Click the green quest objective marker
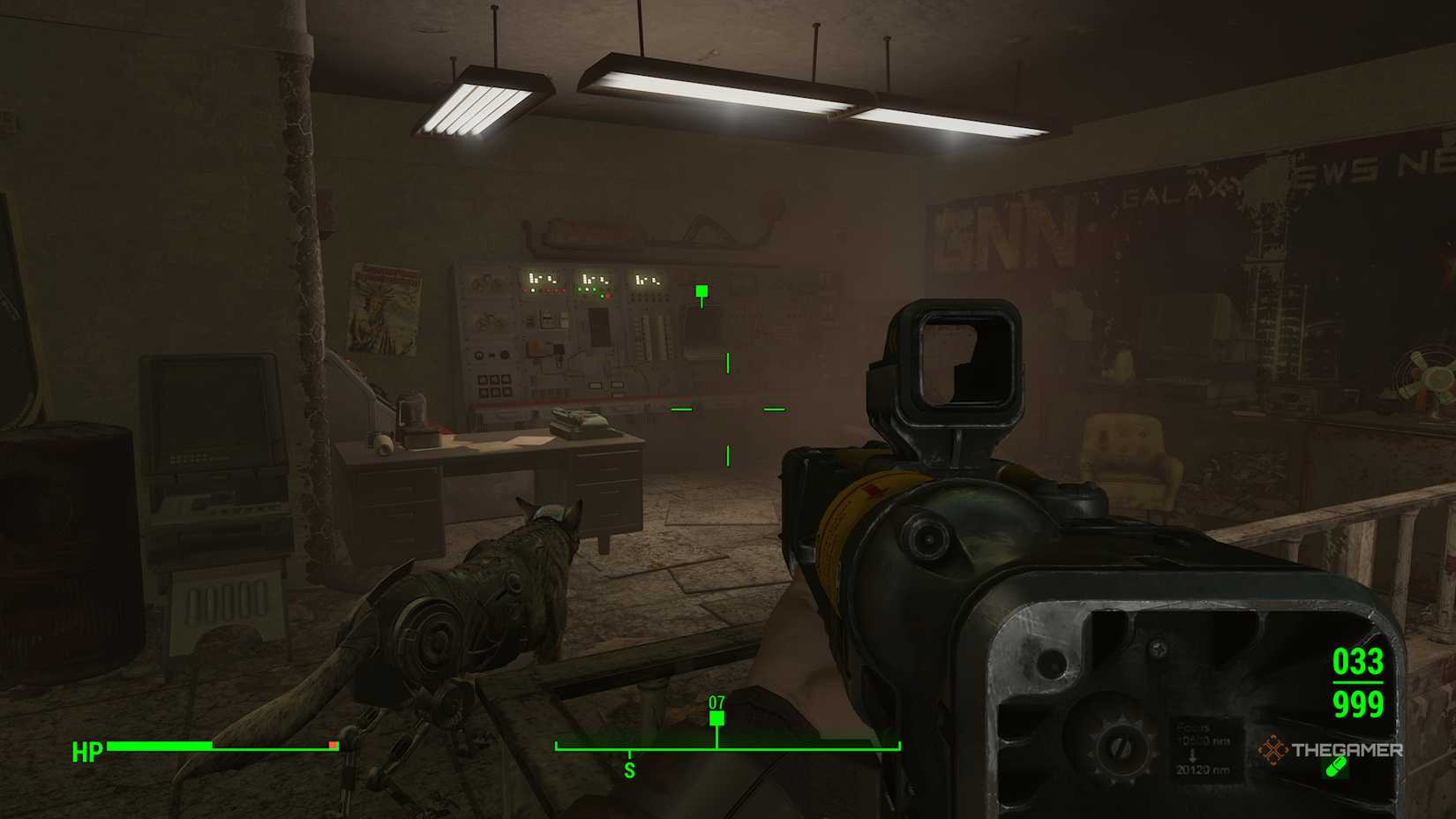 point(701,289)
